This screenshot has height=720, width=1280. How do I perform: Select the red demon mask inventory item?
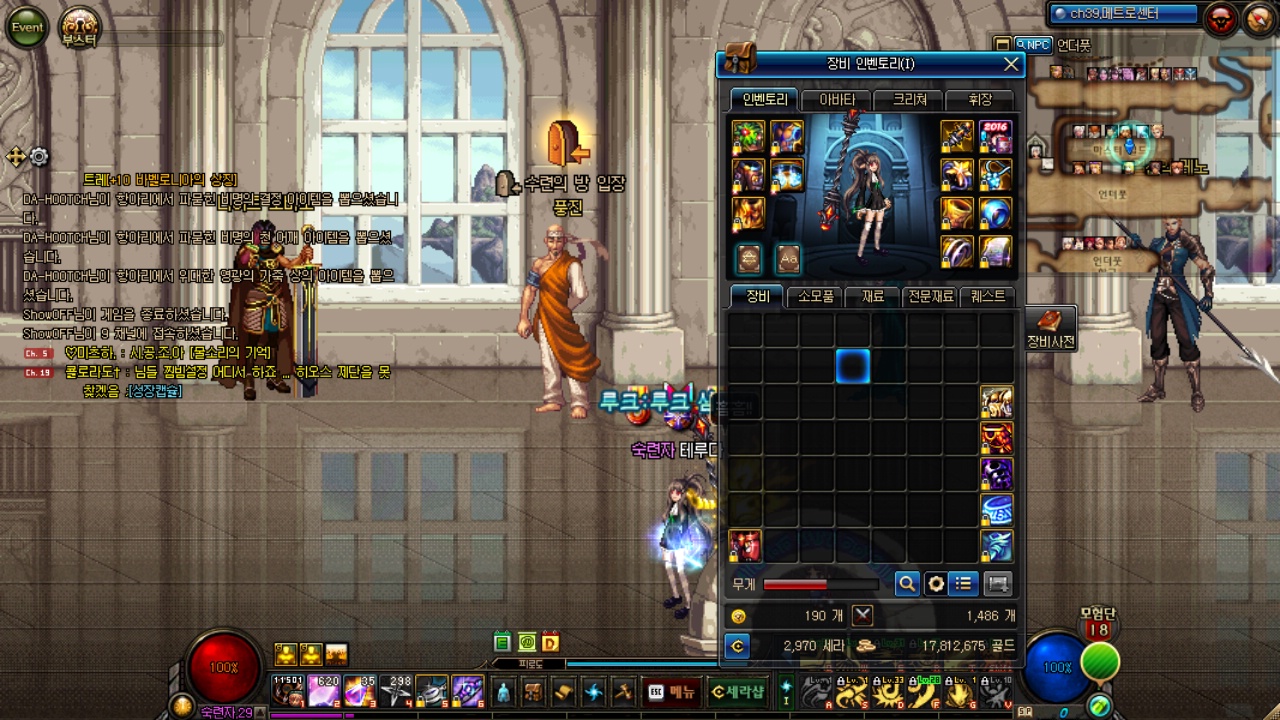(x=745, y=546)
